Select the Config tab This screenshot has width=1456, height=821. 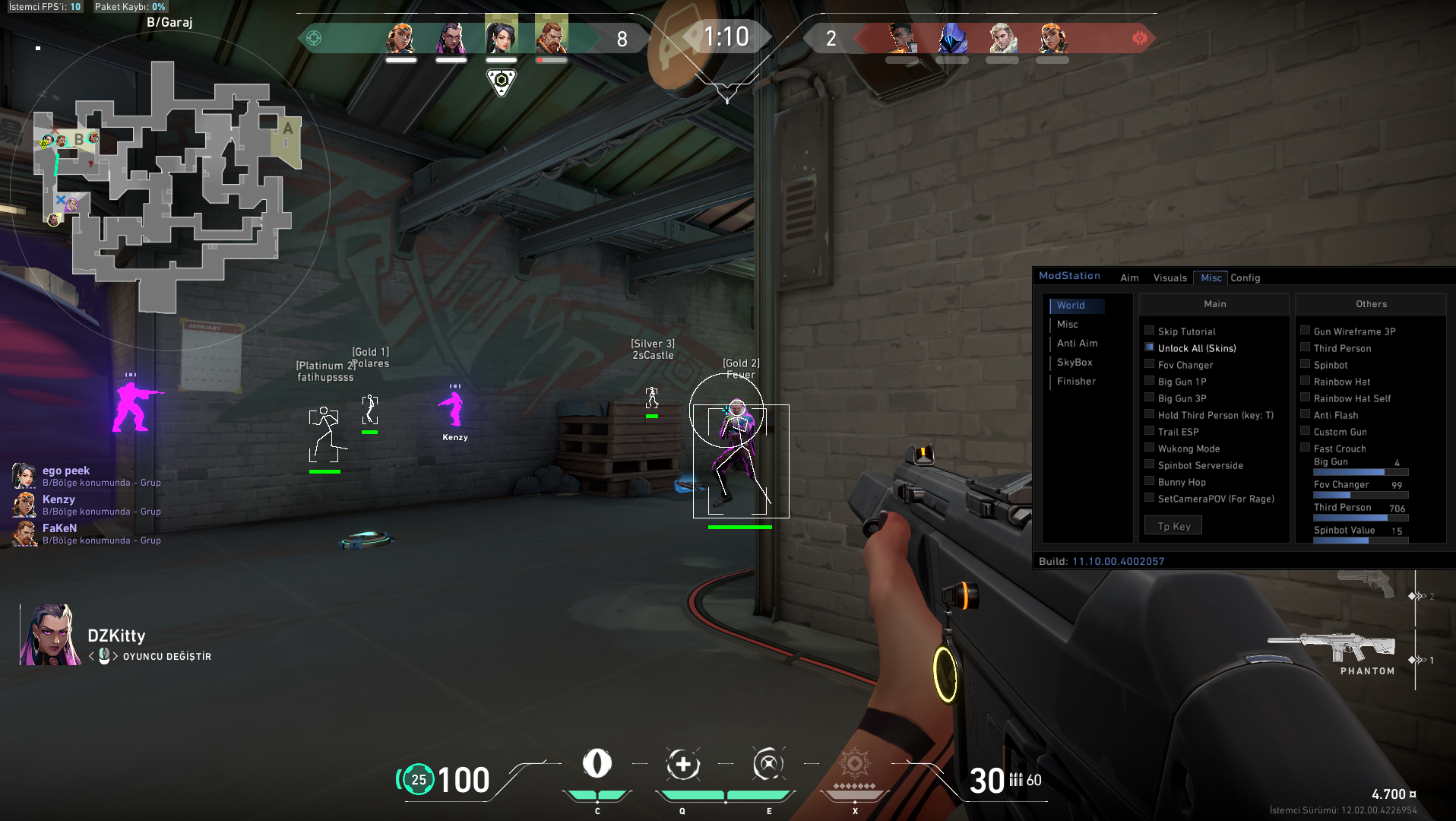(1245, 278)
